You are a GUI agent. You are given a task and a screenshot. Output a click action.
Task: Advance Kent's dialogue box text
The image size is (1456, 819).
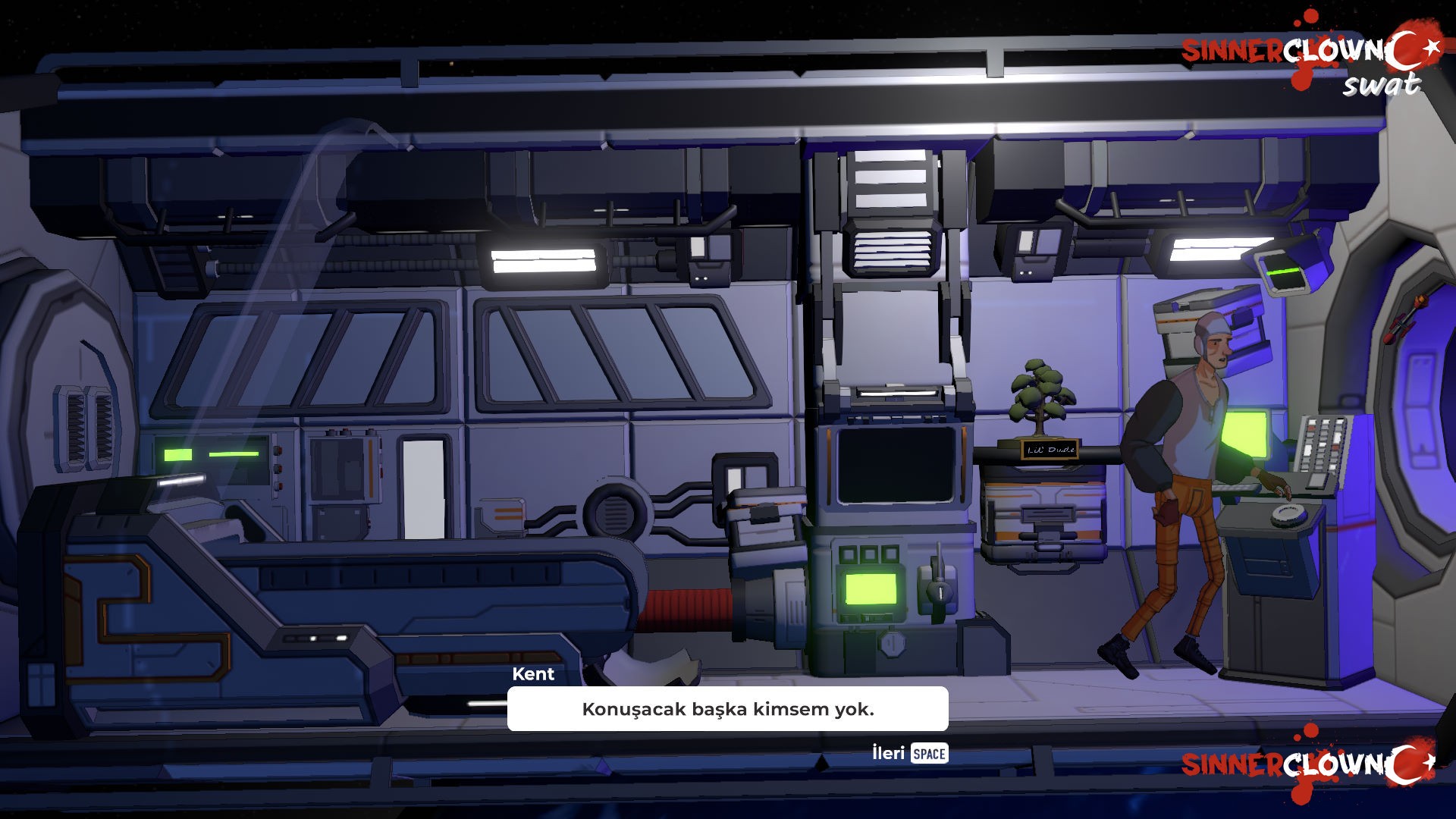pyautogui.click(x=910, y=753)
